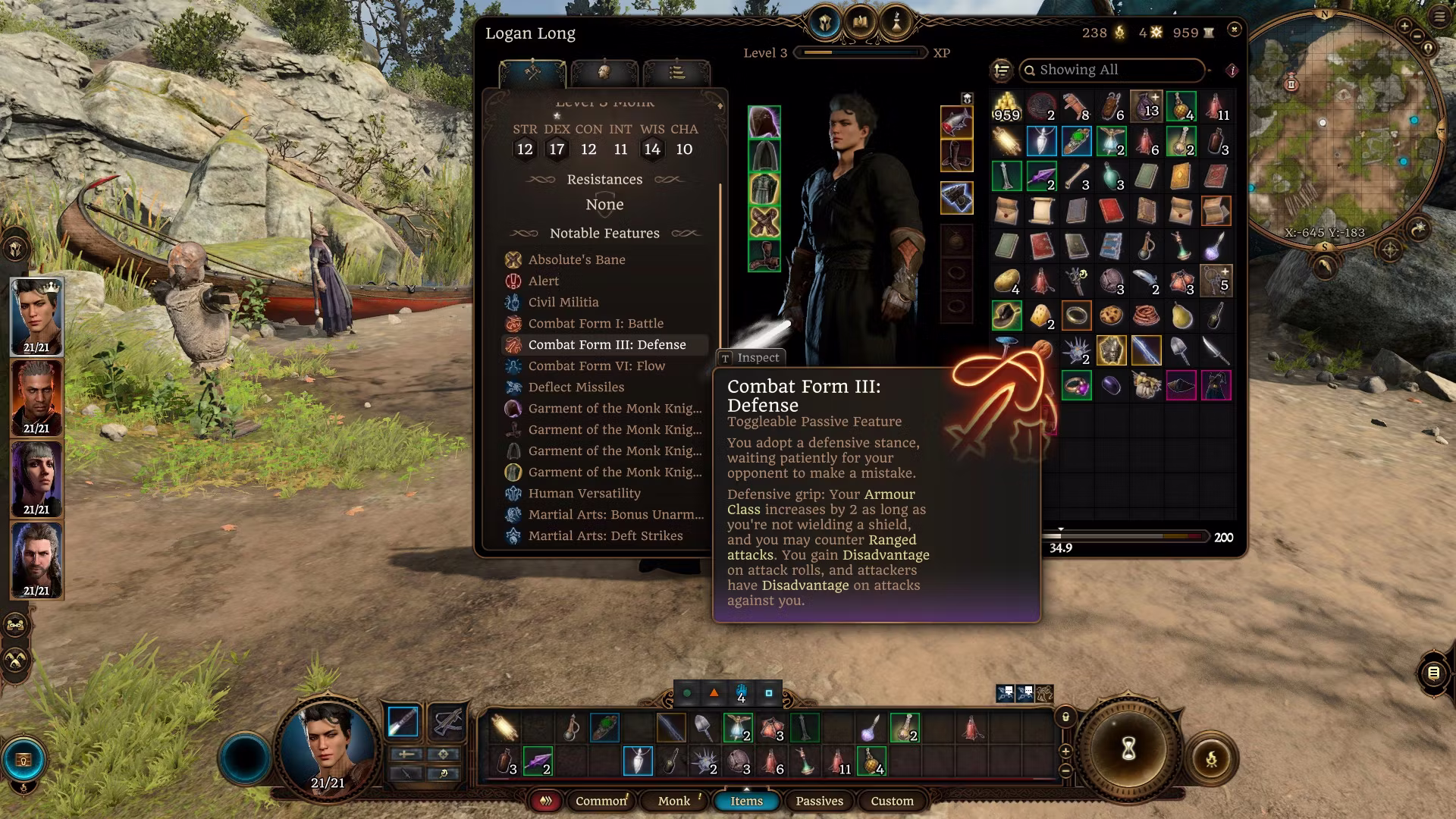
Task: Select the gold coins stack of 959
Action: point(1006,107)
